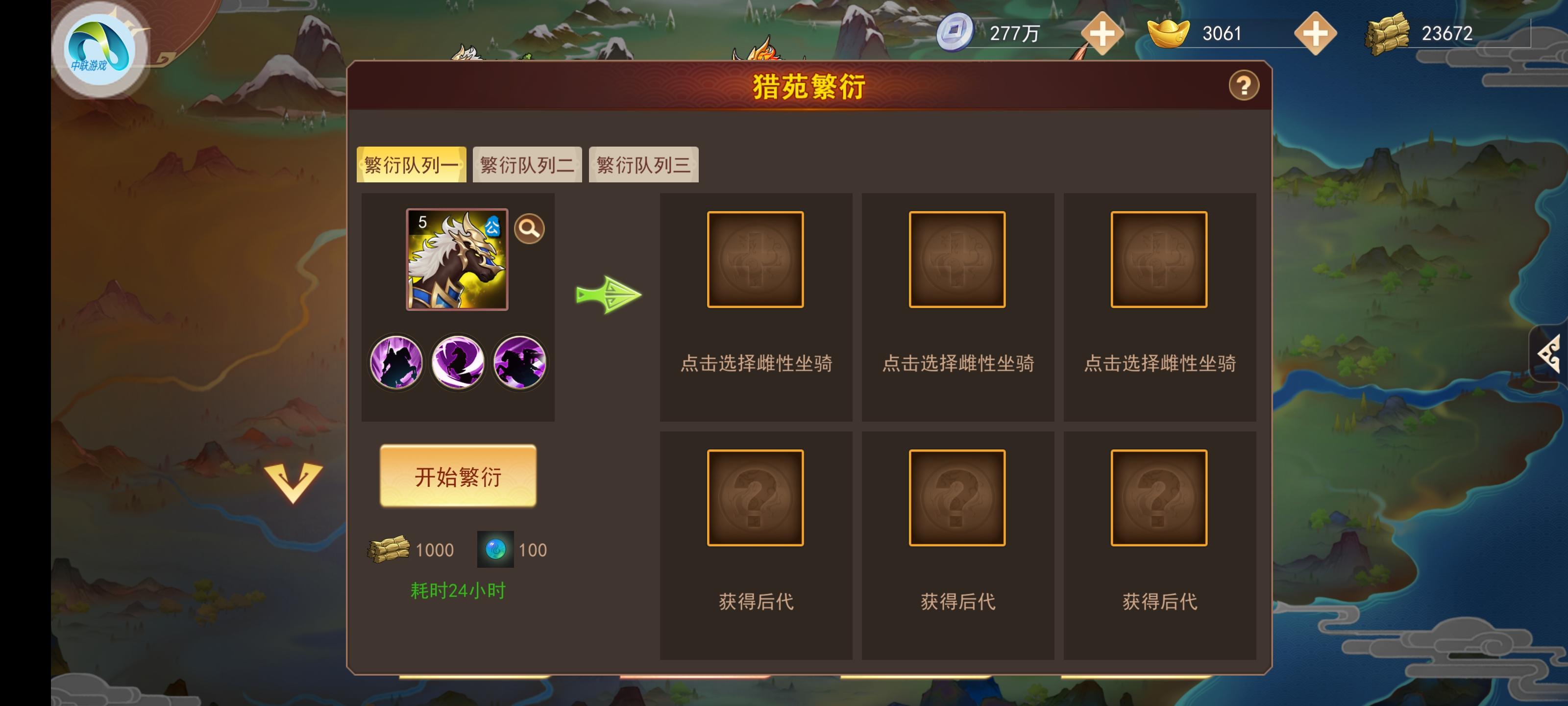Image resolution: width=1568 pixels, height=706 pixels.
Task: Click the hay cost icon showing 1000
Action: coord(389,549)
